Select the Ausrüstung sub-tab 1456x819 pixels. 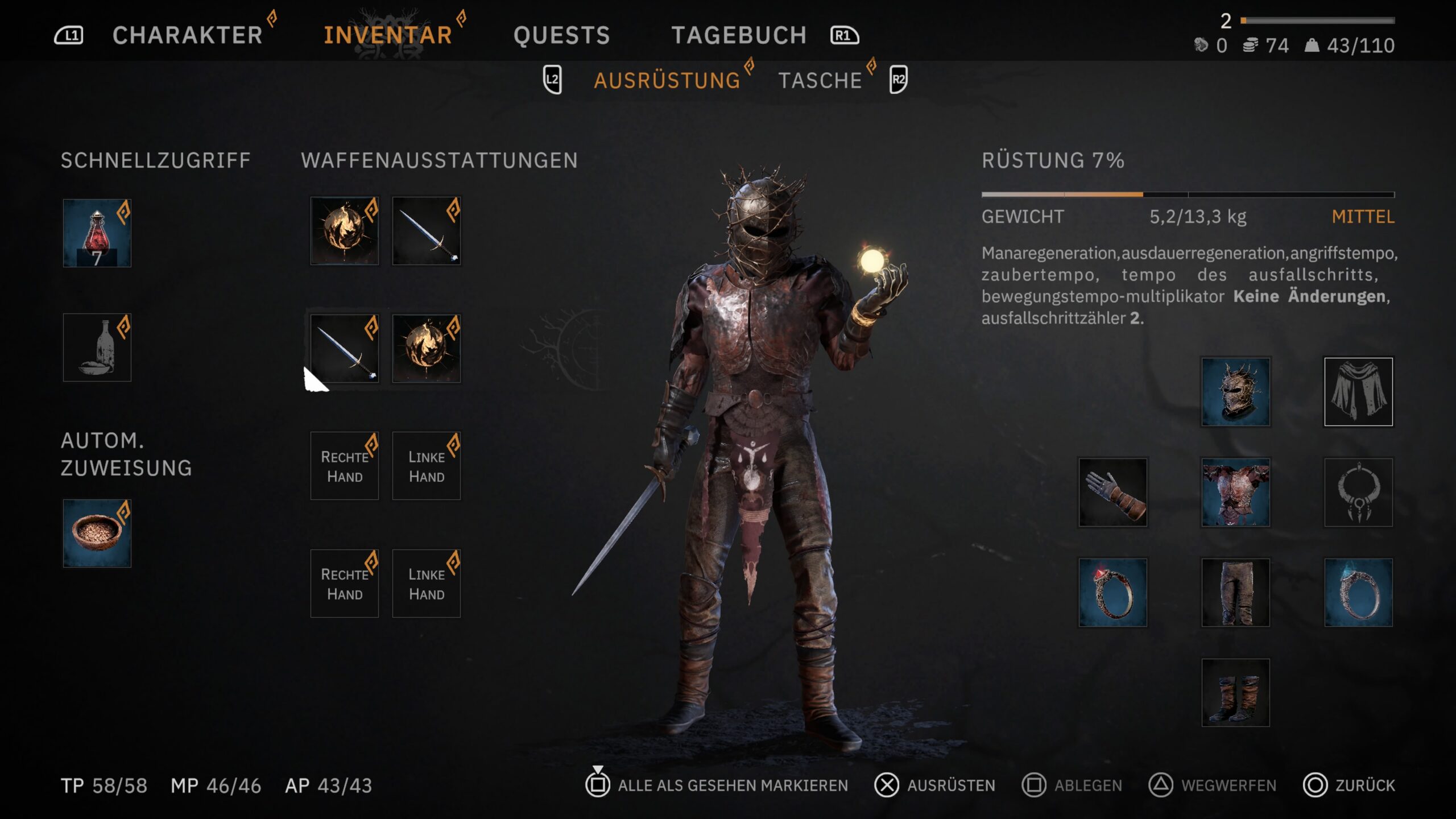(x=667, y=81)
